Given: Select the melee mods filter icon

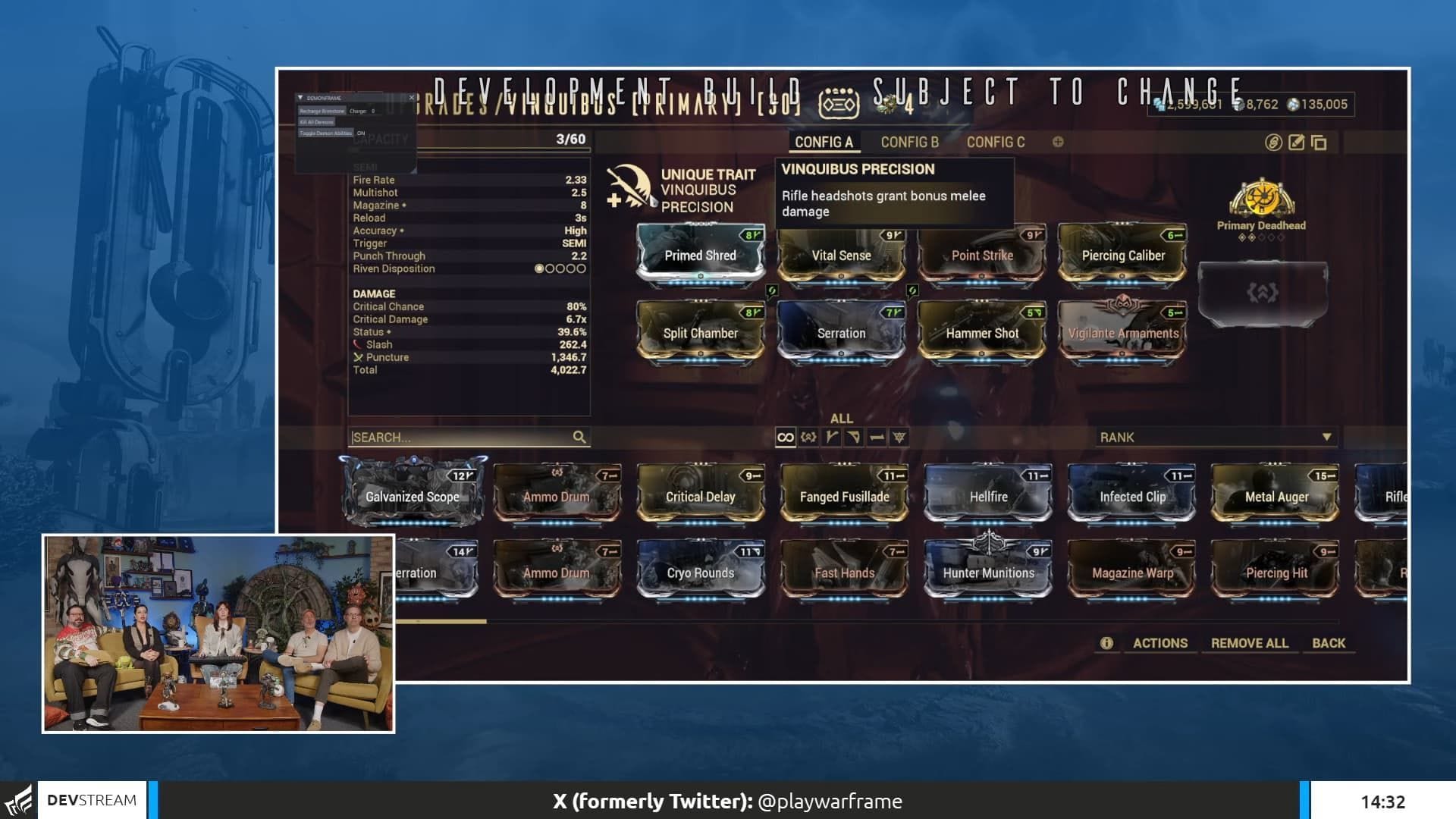Looking at the screenshot, I should (x=877, y=438).
